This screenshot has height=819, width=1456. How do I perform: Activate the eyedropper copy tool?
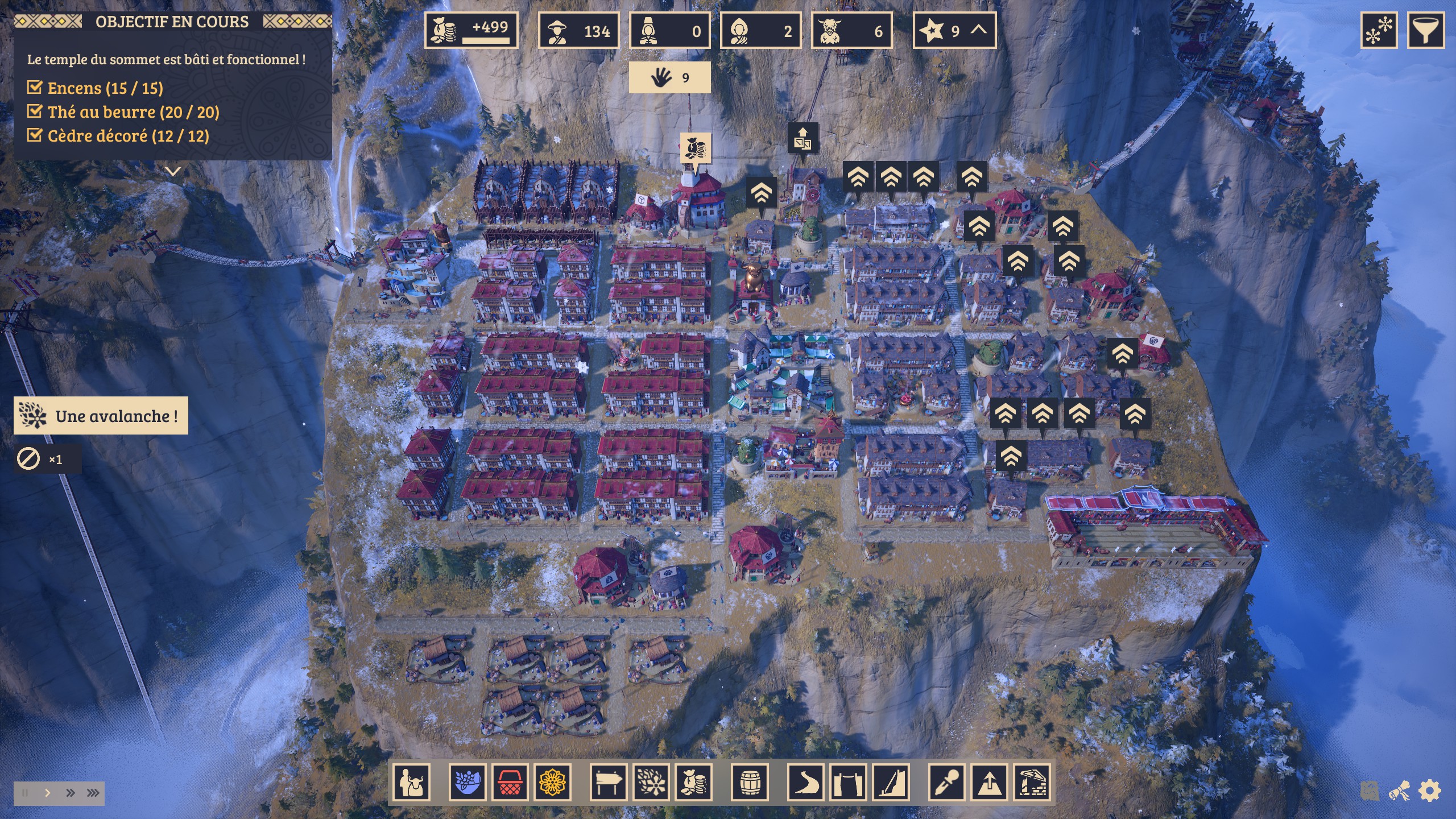[x=948, y=783]
